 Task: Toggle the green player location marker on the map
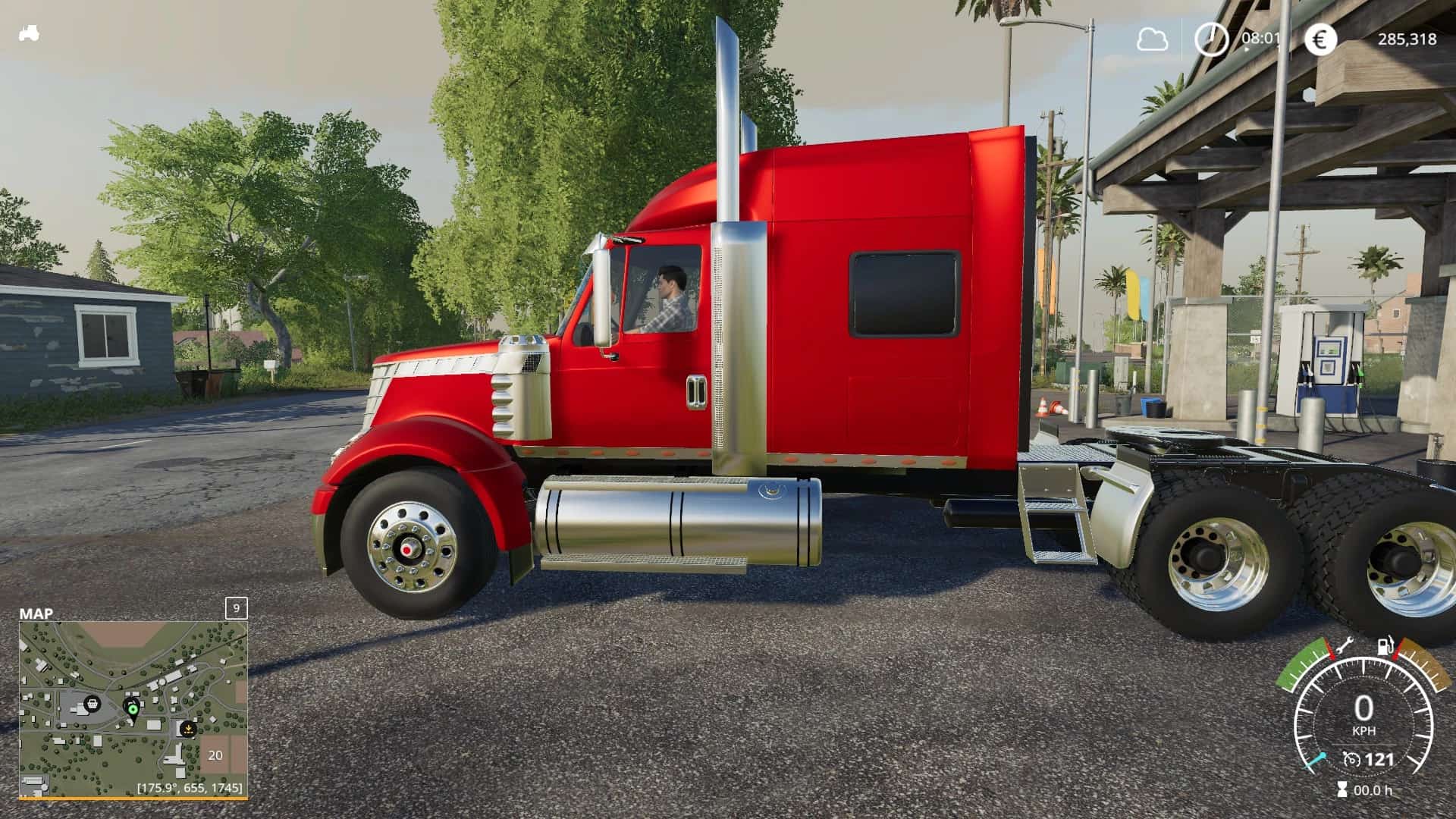133,709
